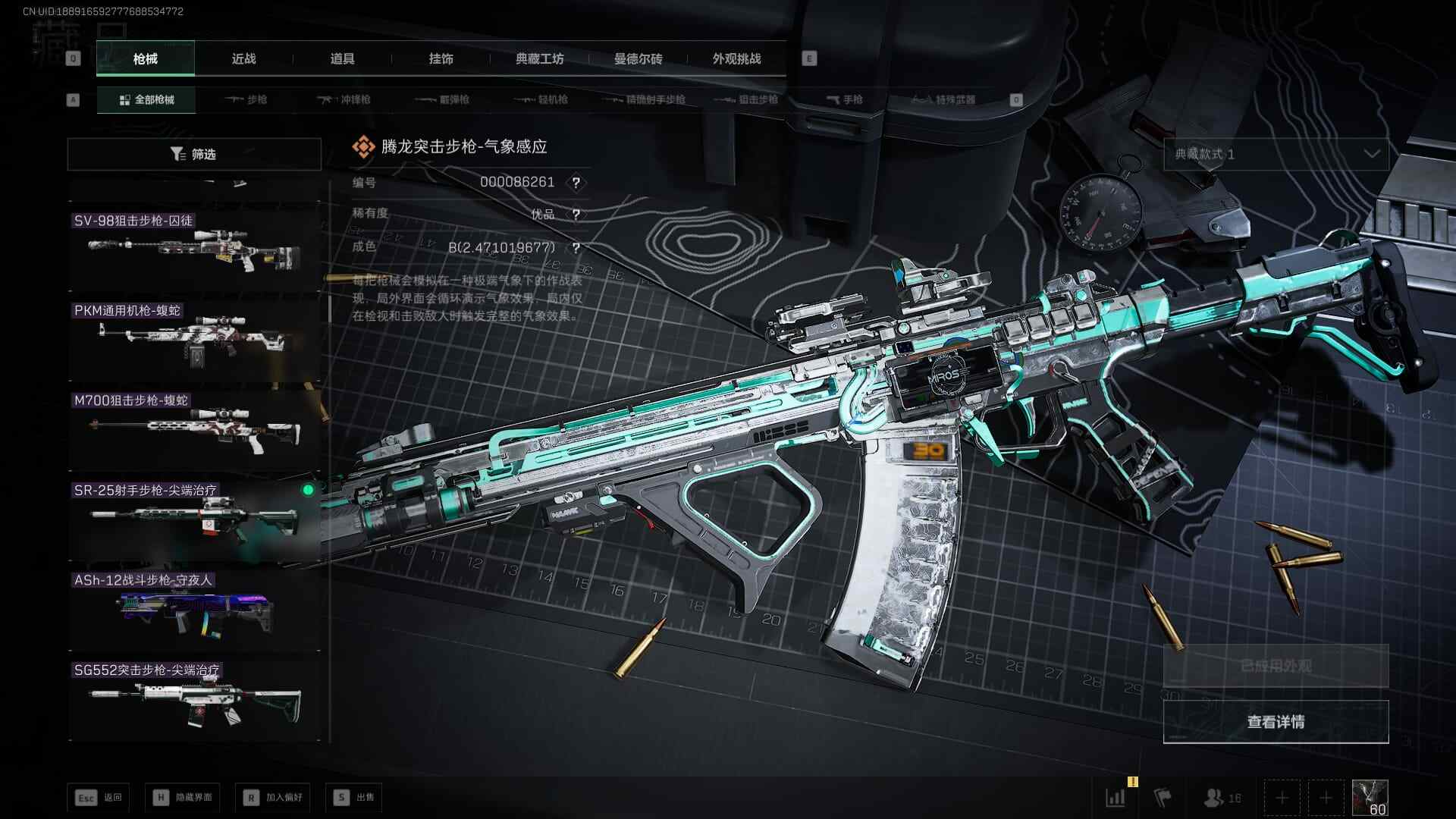The image size is (1456, 819).
Task: Open the 道具 tab
Action: [x=342, y=59]
